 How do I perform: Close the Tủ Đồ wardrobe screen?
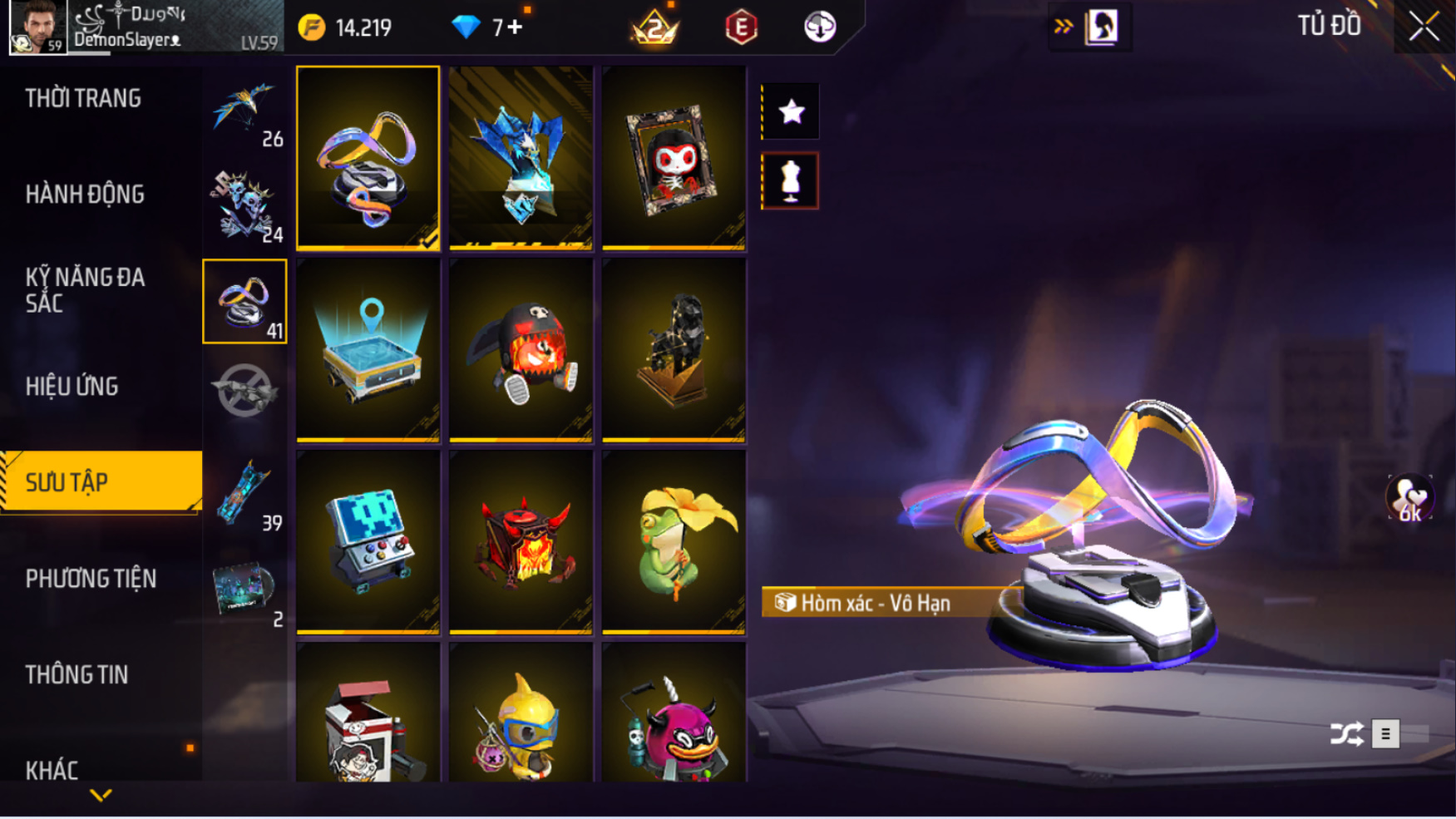(x=1424, y=27)
